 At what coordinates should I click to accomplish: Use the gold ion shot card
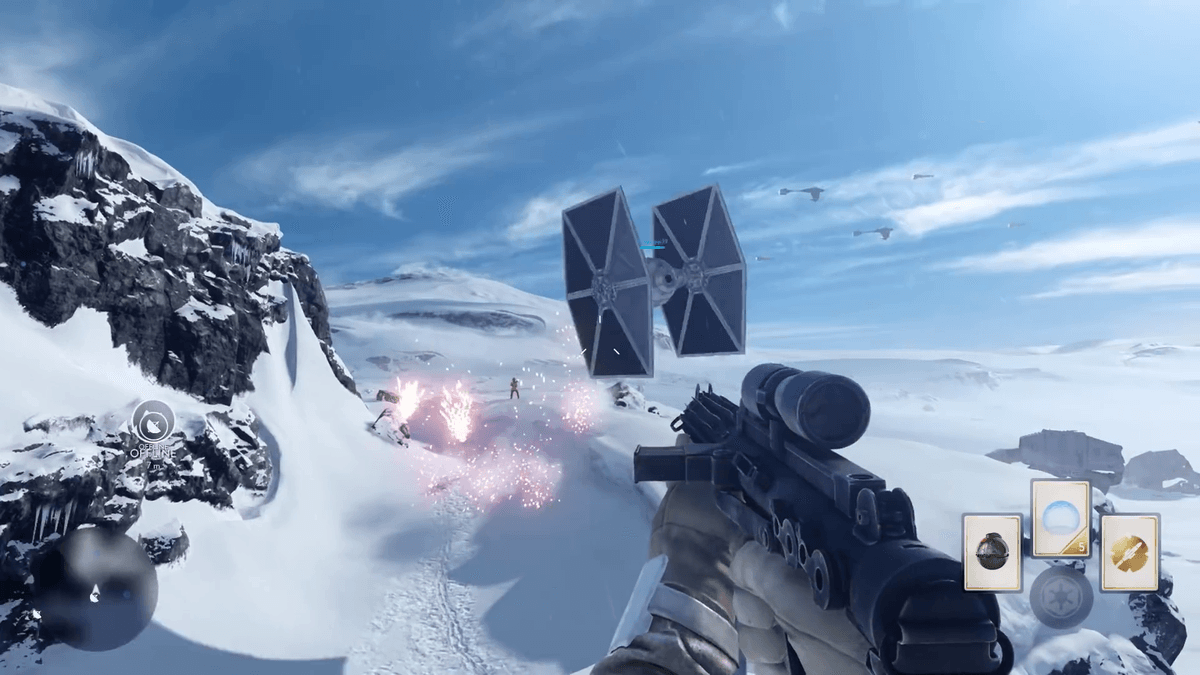click(x=1129, y=552)
